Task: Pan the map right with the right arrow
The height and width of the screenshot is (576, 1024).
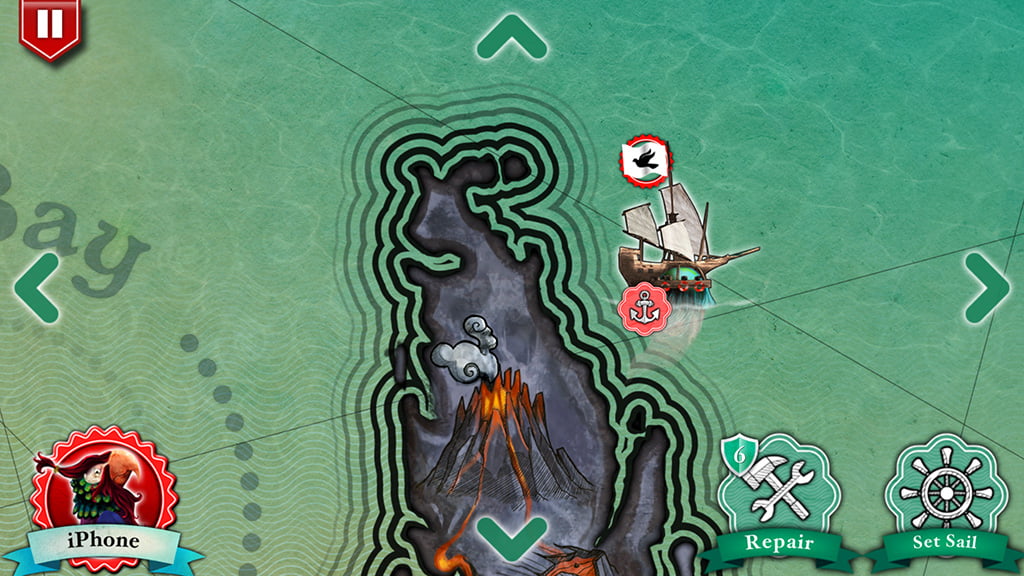Action: point(986,287)
